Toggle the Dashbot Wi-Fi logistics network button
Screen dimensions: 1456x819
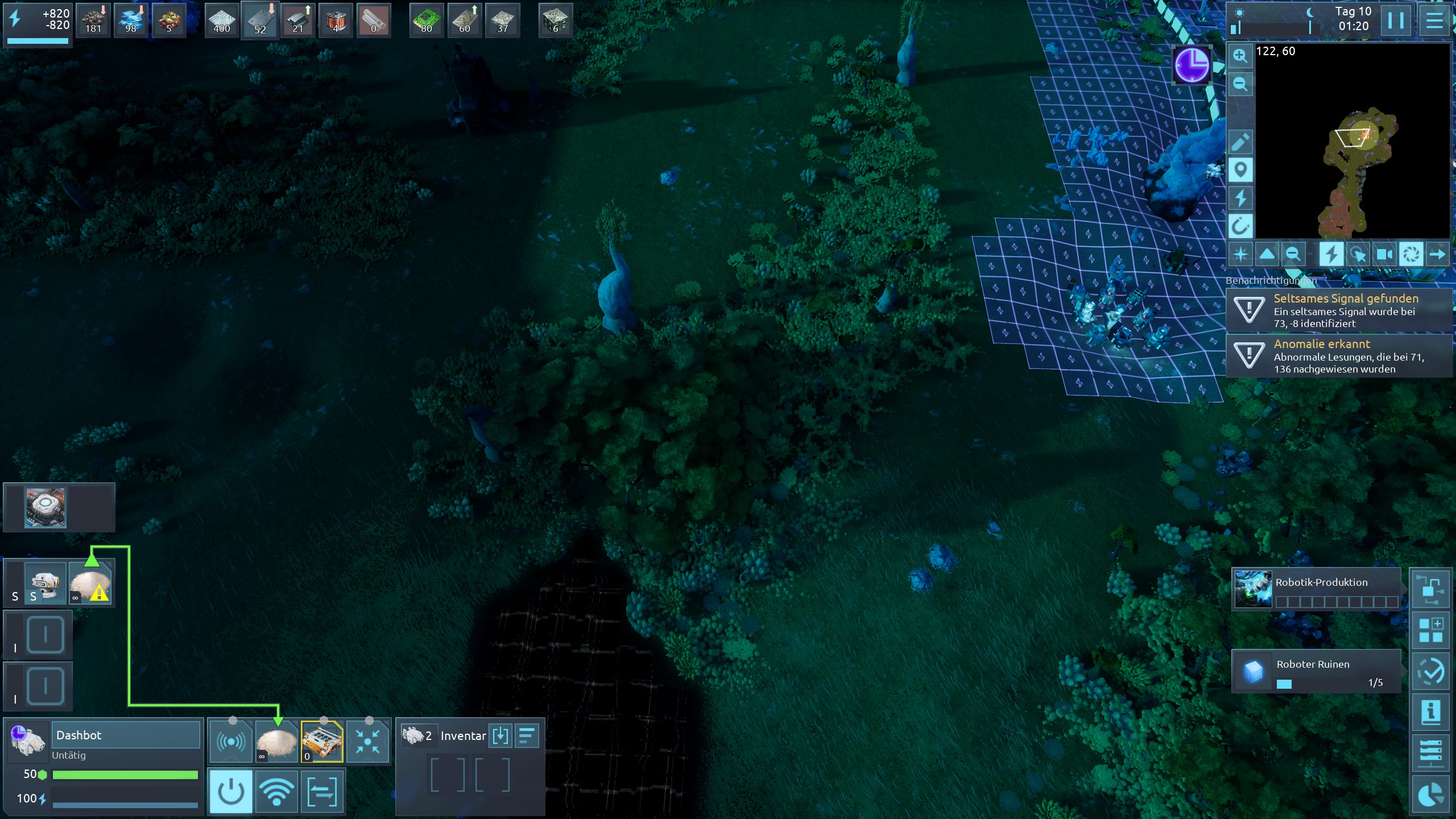[276, 791]
